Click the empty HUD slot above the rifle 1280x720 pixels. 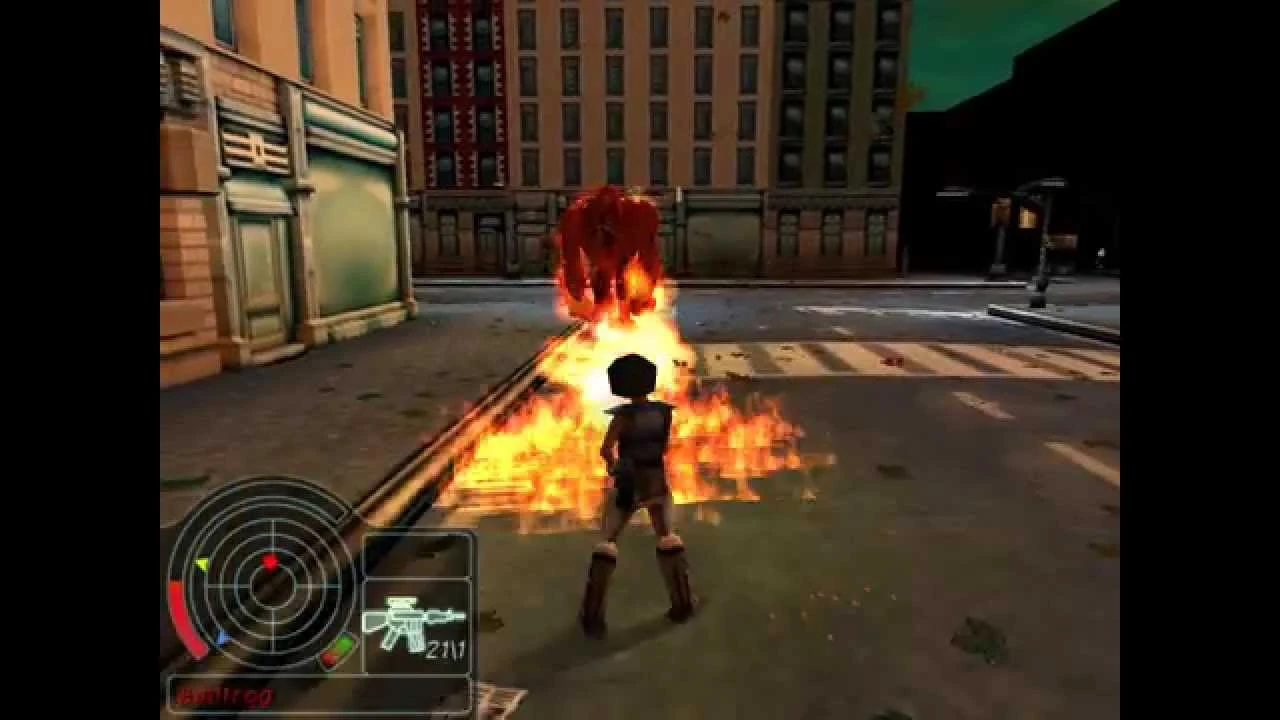coord(420,555)
